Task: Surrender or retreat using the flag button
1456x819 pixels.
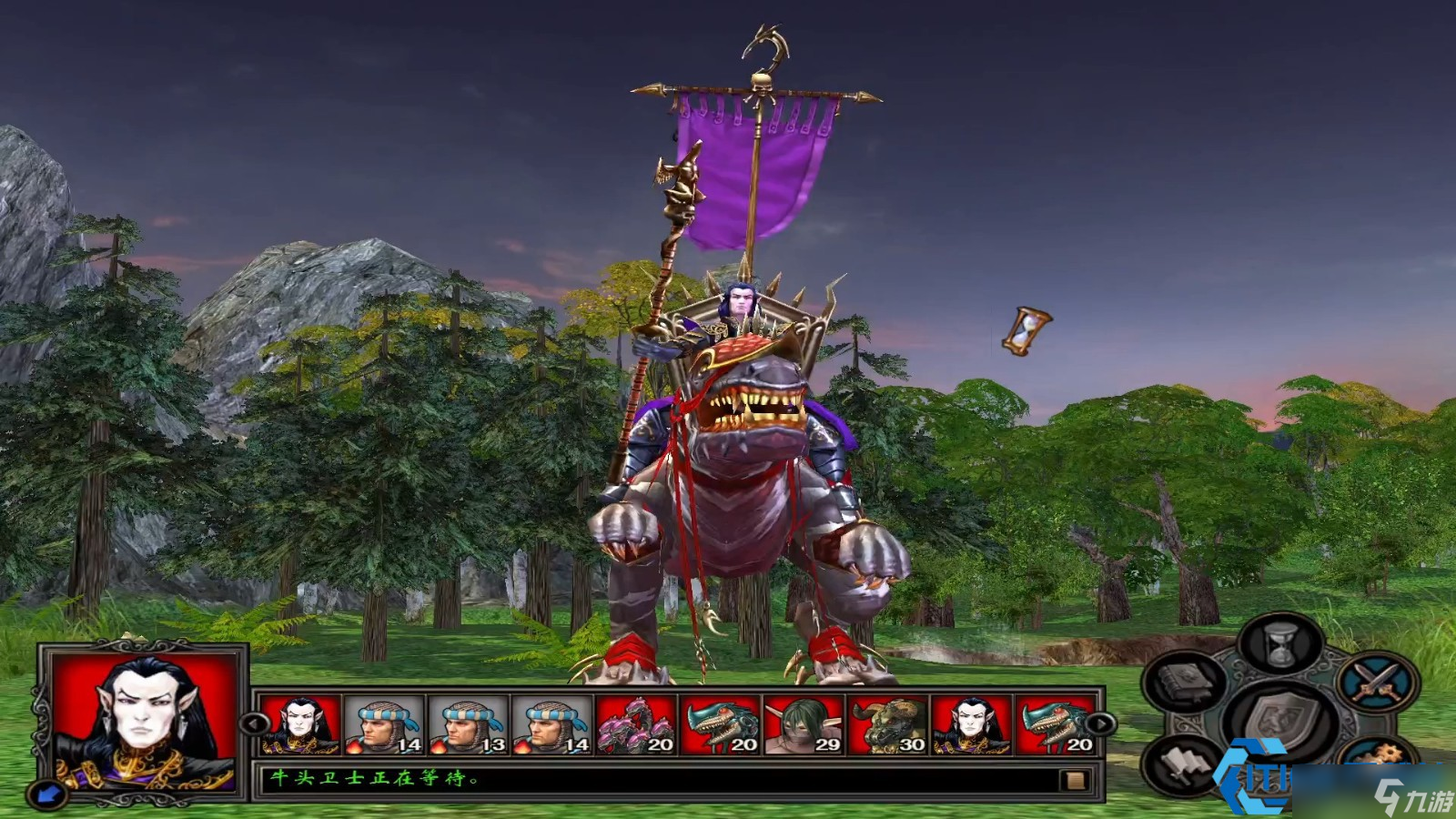Action: point(1182,764)
